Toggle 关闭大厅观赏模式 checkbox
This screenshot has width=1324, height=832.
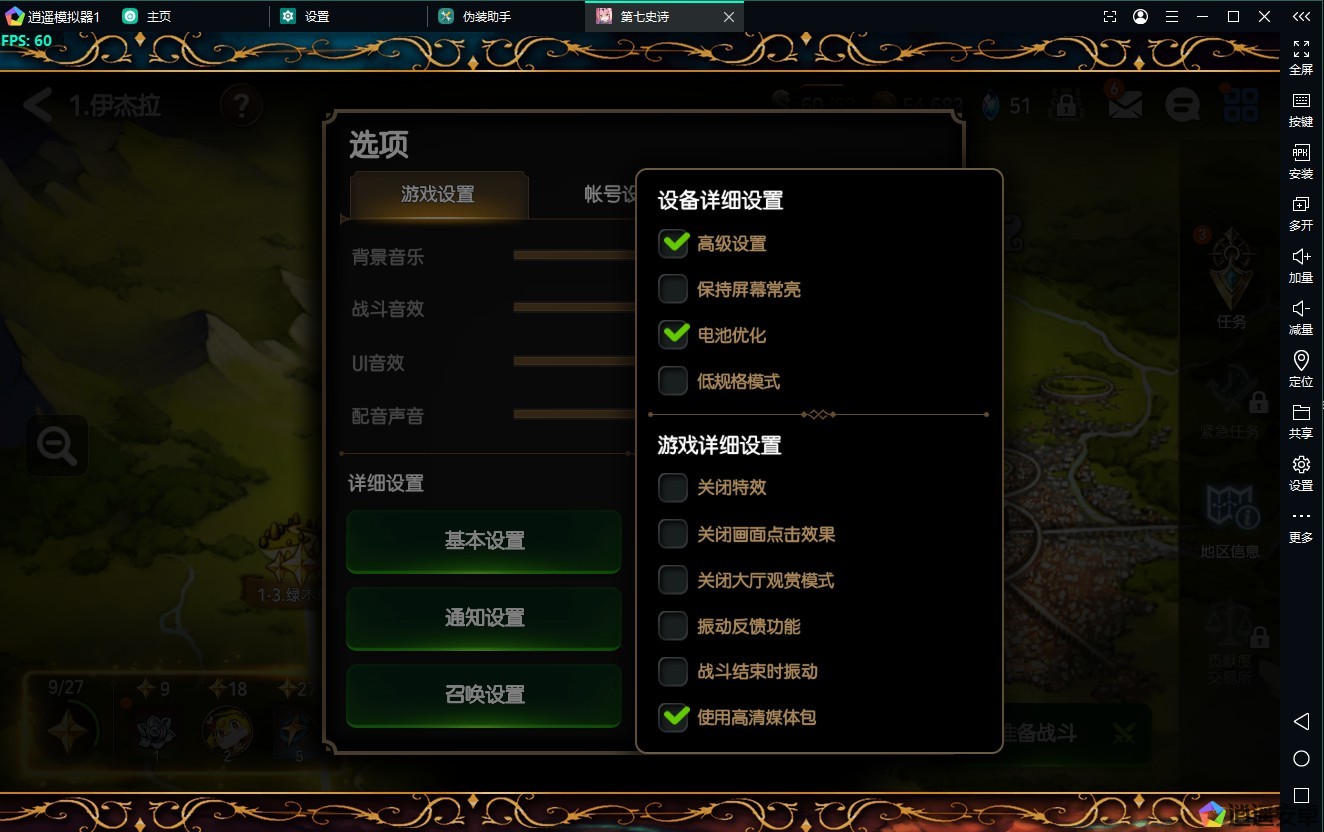click(673, 580)
